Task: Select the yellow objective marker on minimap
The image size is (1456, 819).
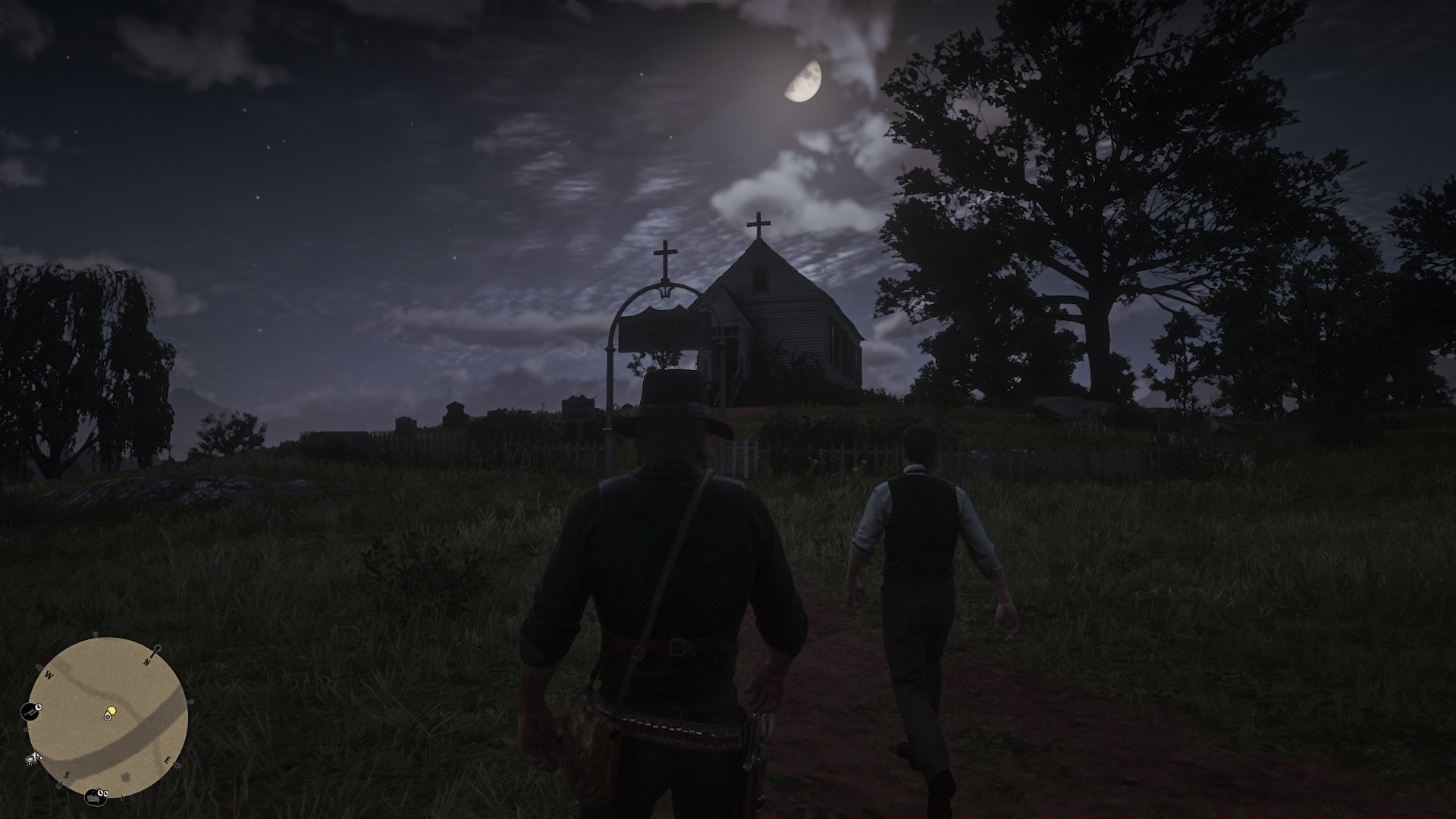Action: click(111, 711)
